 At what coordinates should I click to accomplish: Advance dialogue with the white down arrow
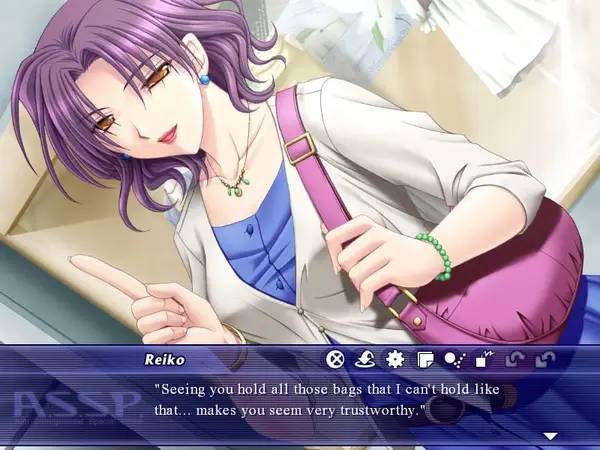tap(549, 436)
